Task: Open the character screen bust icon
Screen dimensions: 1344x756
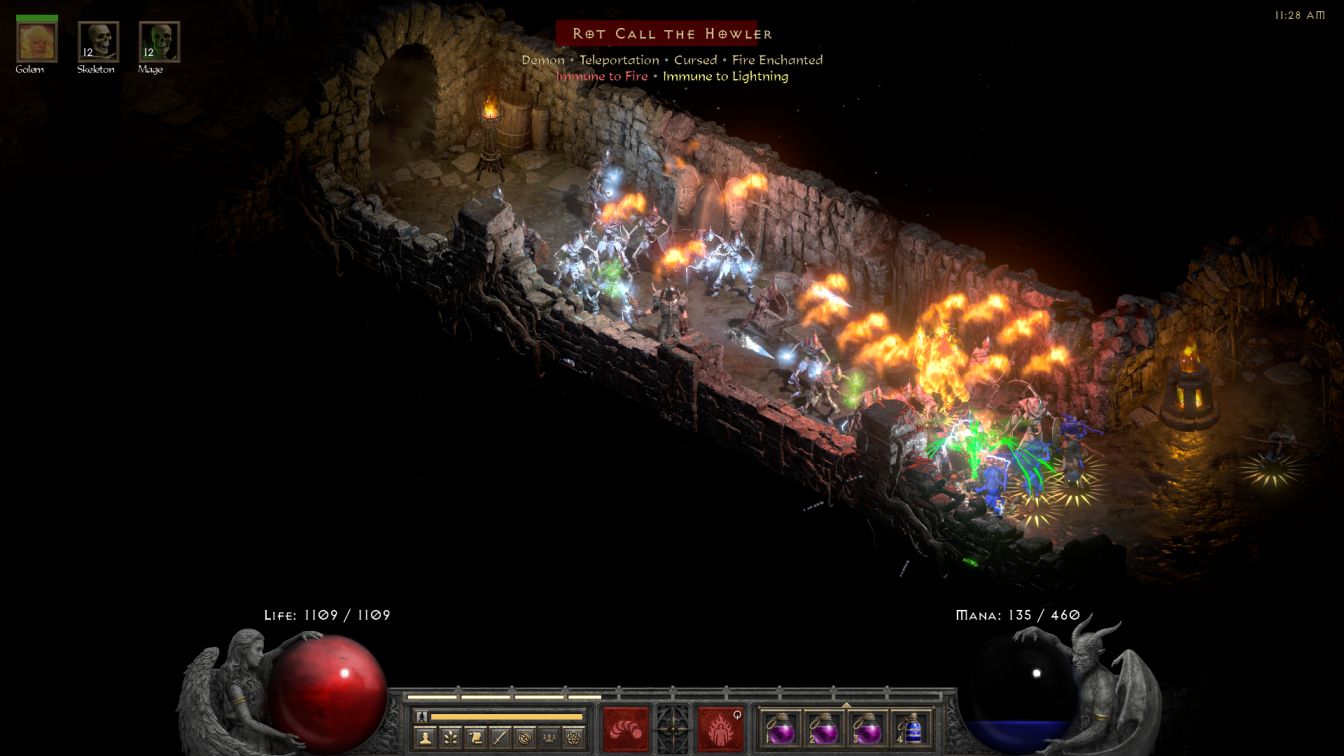Action: pyautogui.click(x=425, y=738)
